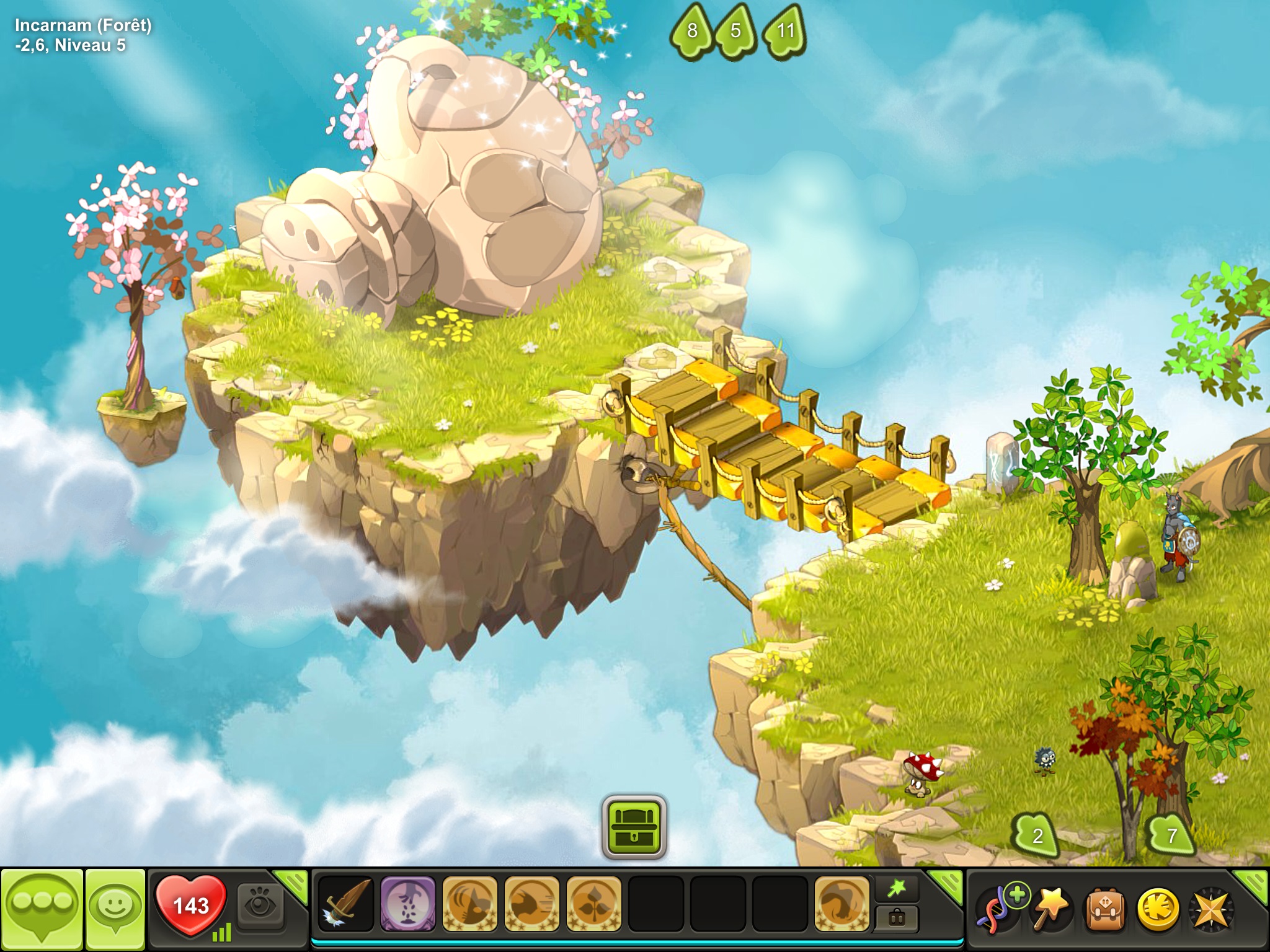Screen dimensions: 1270x952
Task: Activate the purple hand-sowing-seeds spell
Action: click(407, 904)
